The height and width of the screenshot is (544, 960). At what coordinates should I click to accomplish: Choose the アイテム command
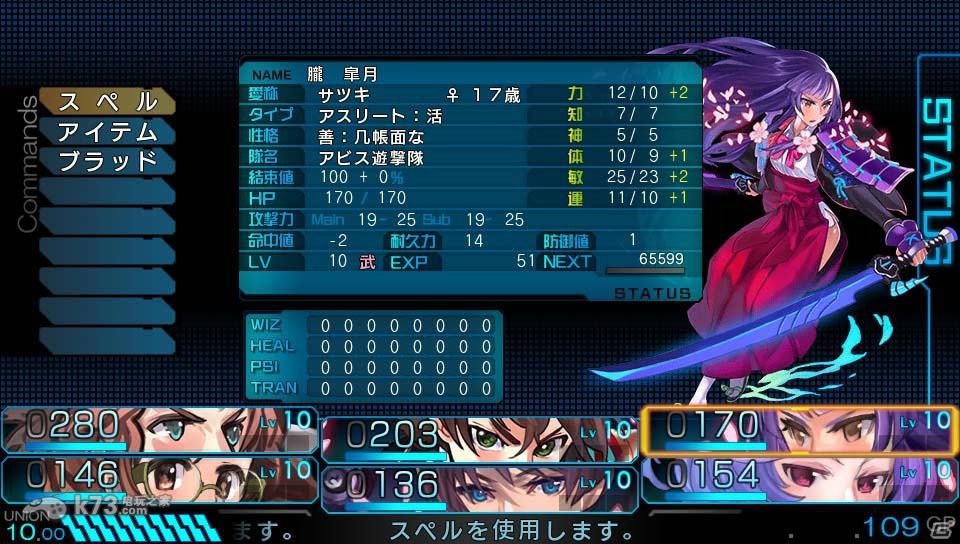107,131
